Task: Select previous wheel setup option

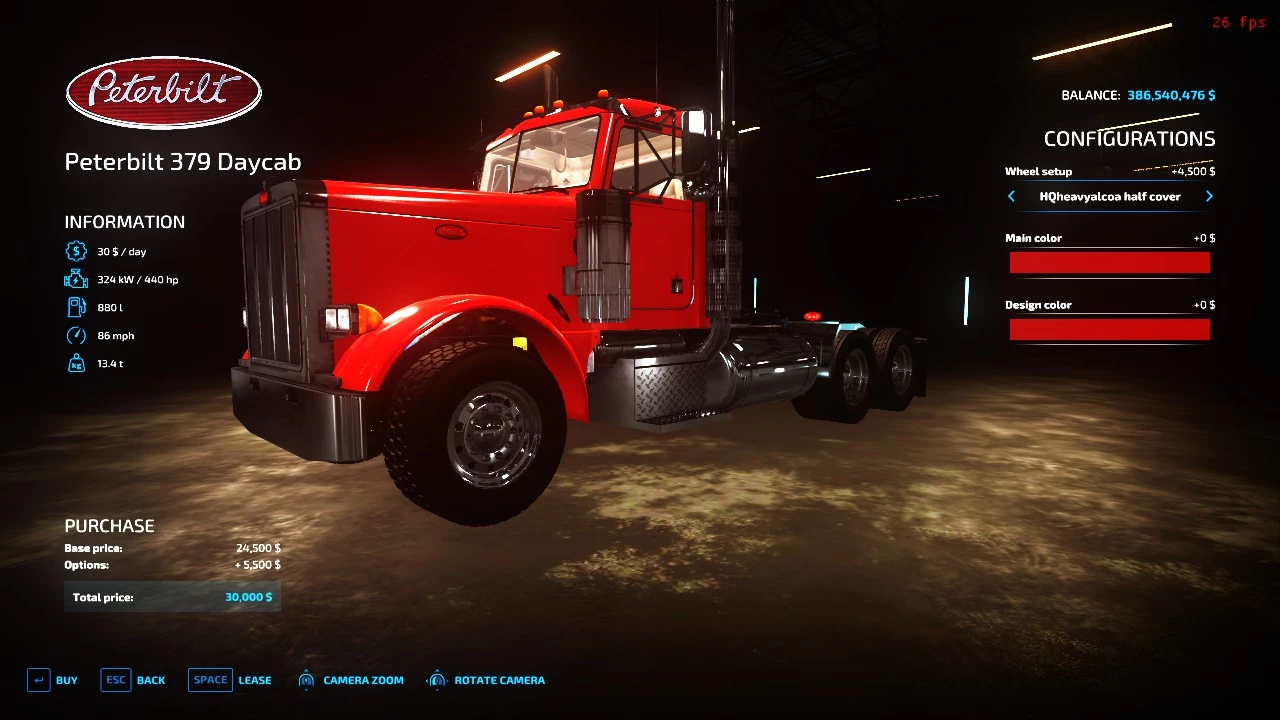Action: 1011,197
